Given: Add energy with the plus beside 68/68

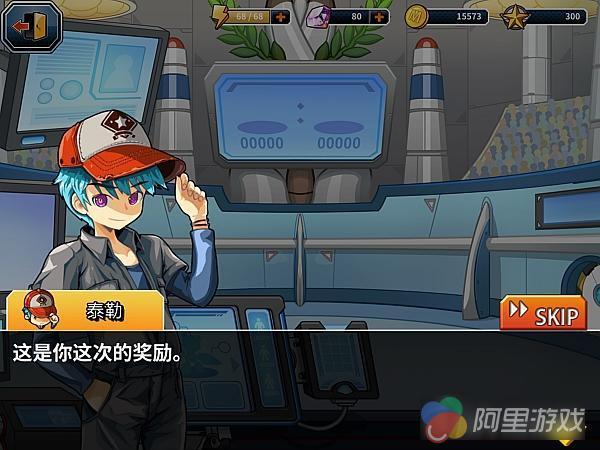Looking at the screenshot, I should click(x=282, y=17).
